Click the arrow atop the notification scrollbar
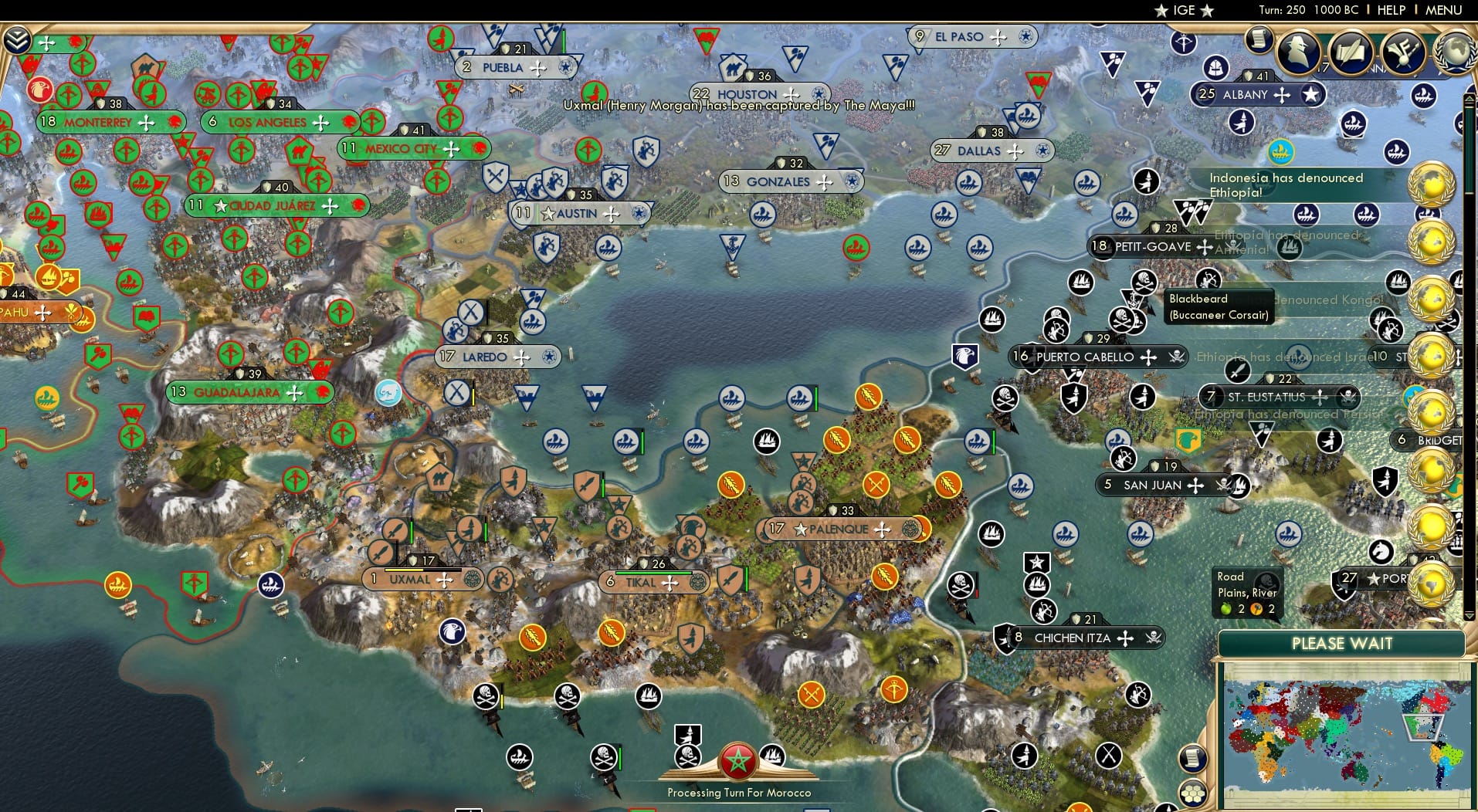Image resolution: width=1478 pixels, height=812 pixels. 1470,99
